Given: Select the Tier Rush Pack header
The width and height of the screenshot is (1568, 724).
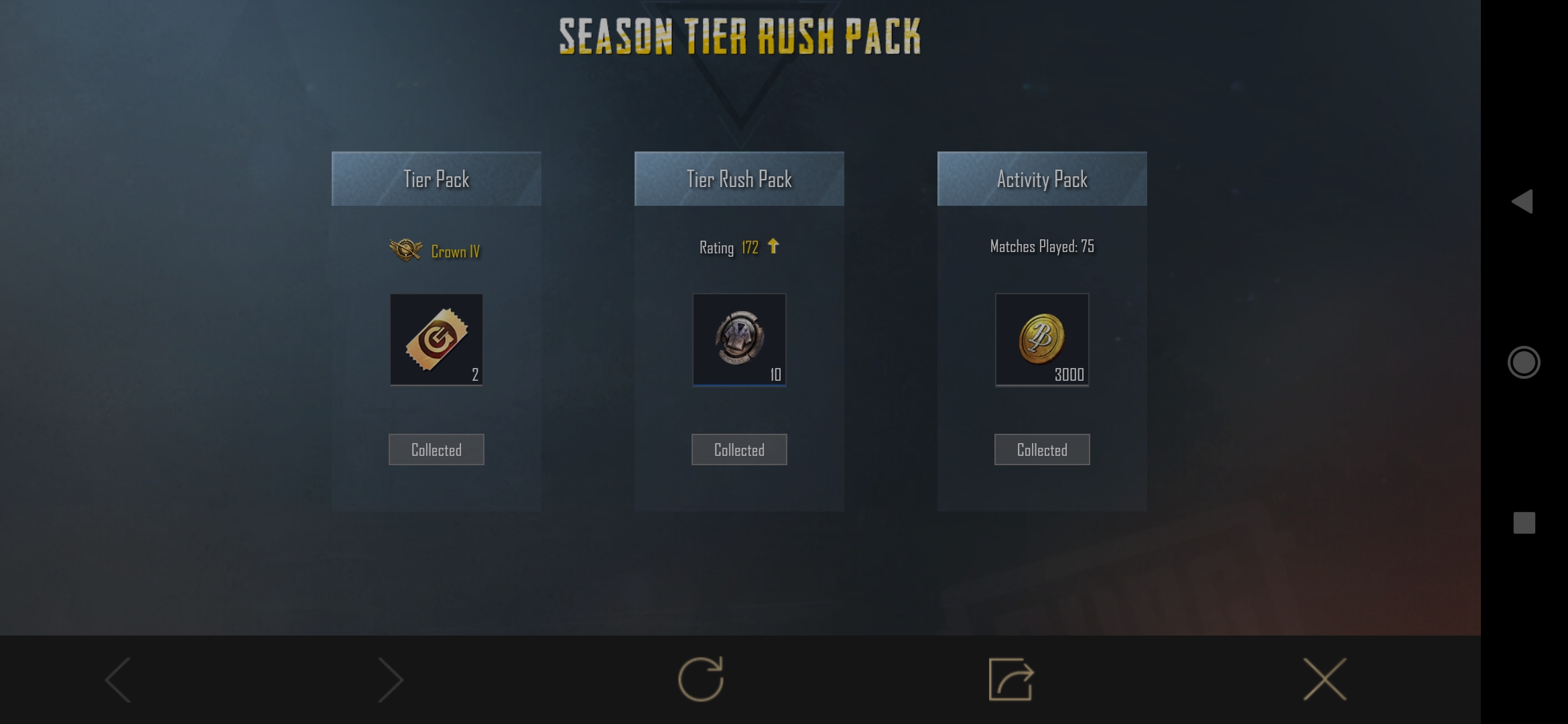Looking at the screenshot, I should [x=738, y=178].
